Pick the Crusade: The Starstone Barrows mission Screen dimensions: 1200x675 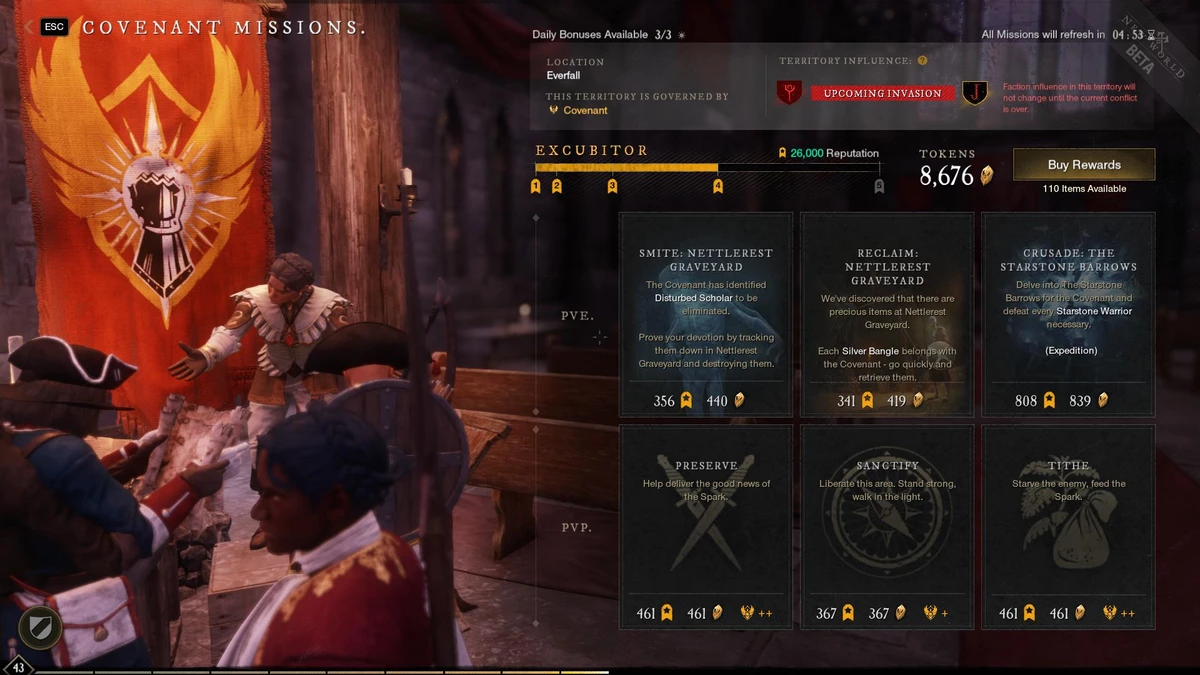(1068, 314)
